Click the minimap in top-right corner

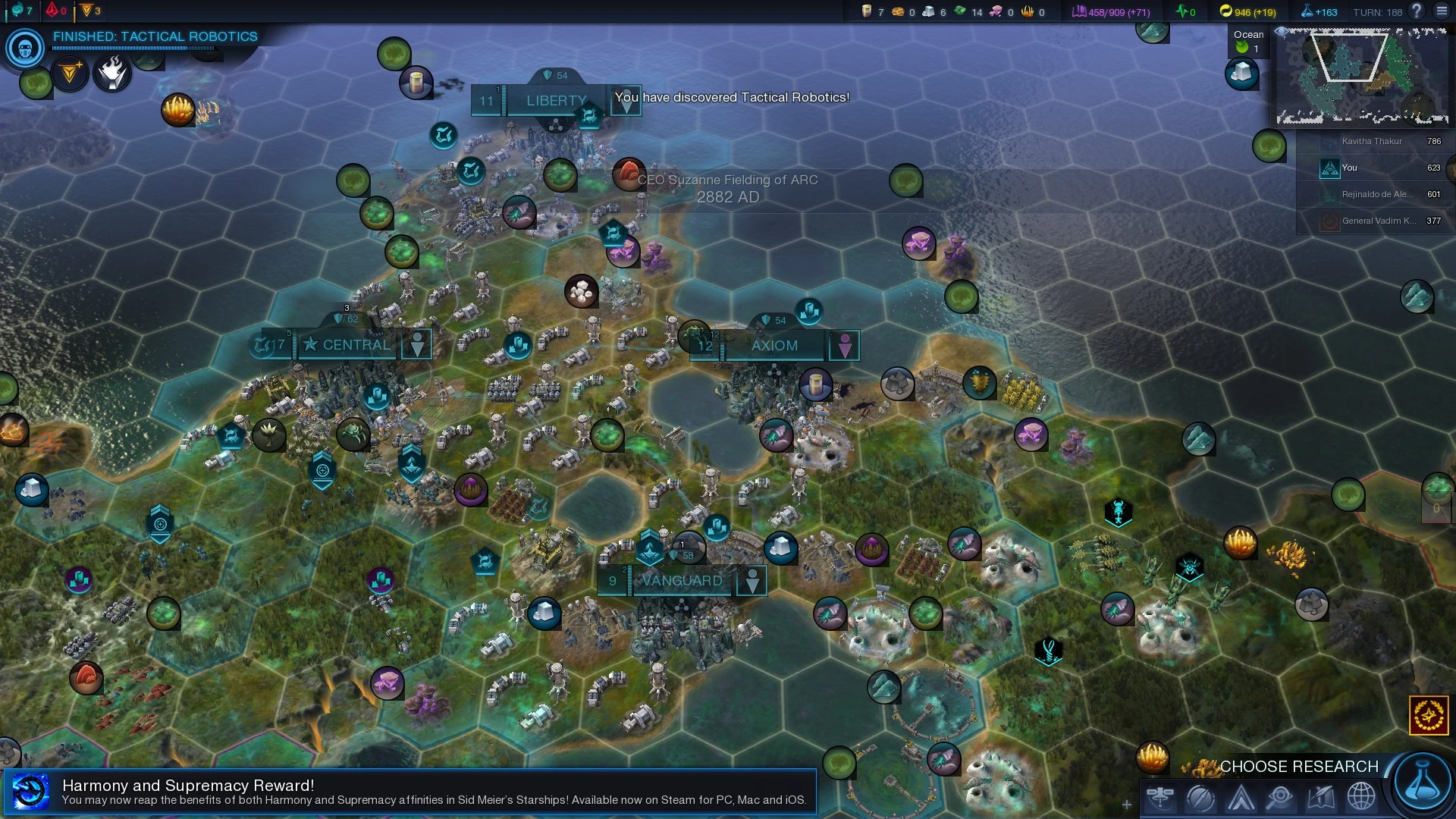tap(1361, 76)
